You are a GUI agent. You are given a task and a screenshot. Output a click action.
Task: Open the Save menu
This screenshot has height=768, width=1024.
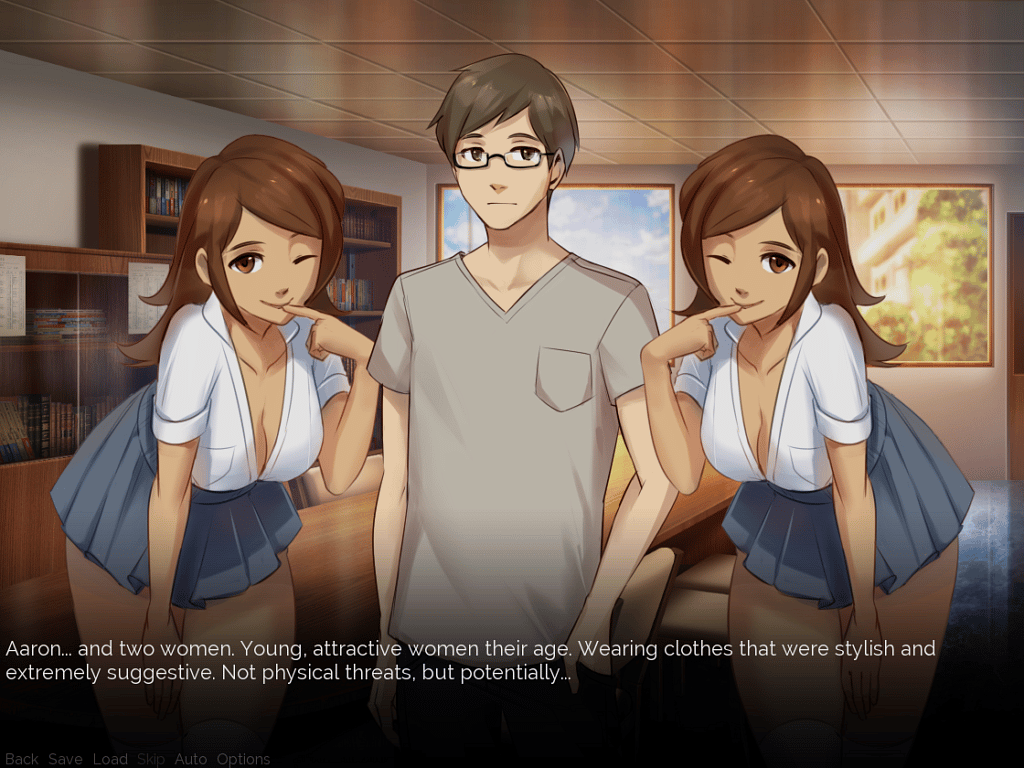65,759
